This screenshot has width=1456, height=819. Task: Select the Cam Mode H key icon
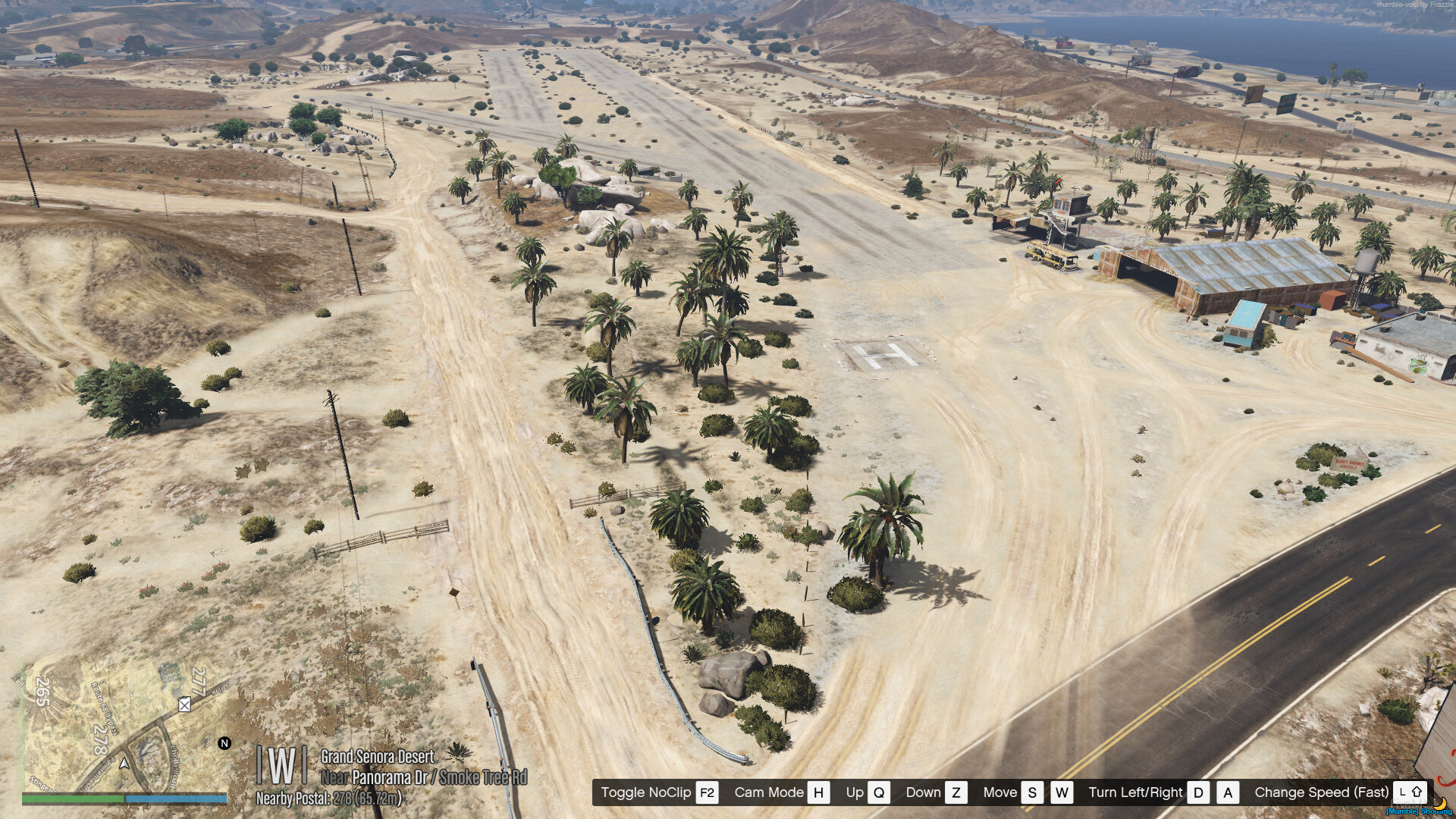point(817,792)
